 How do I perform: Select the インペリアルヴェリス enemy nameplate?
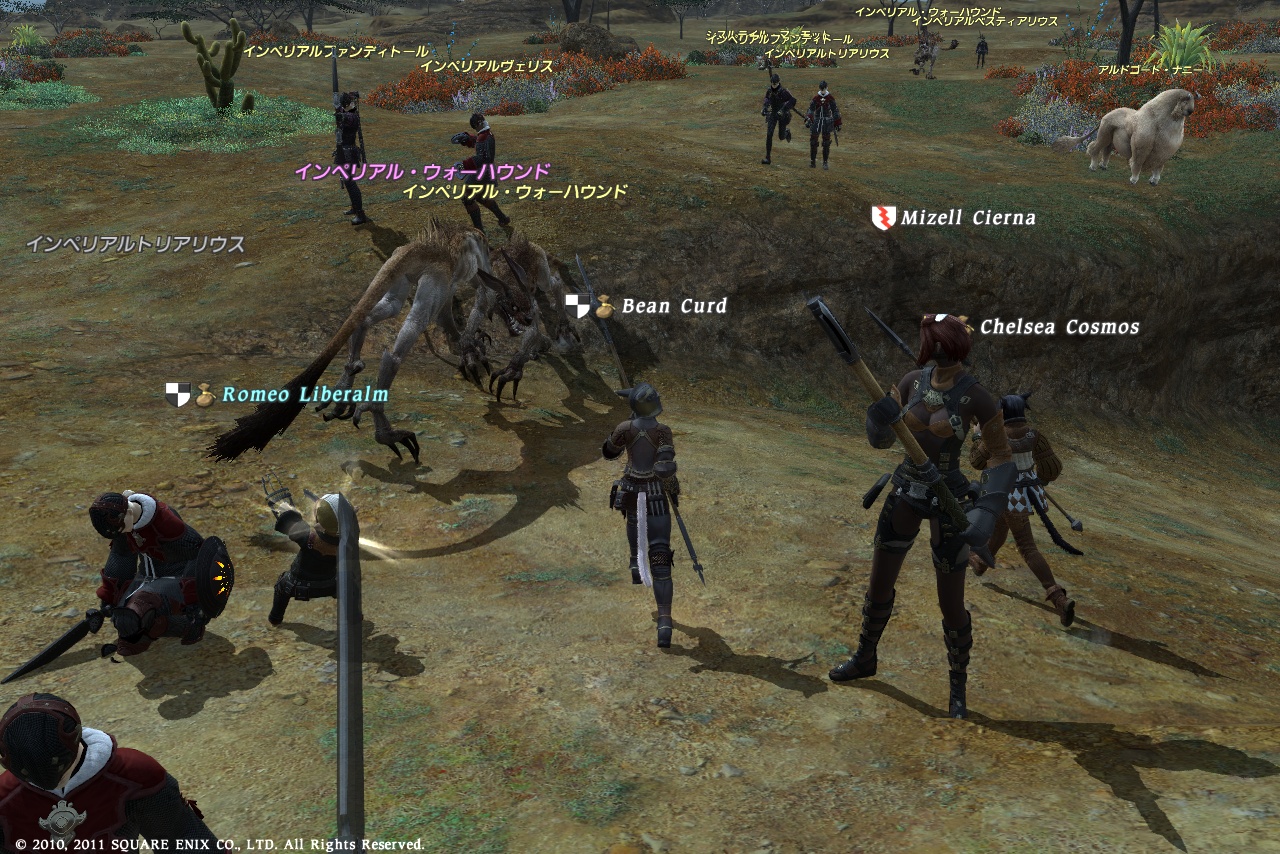[x=487, y=66]
